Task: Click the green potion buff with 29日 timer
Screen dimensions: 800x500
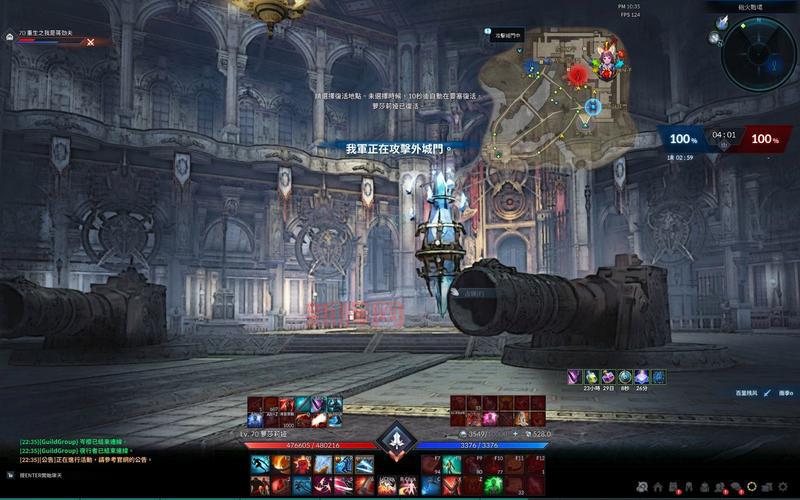Action: [592, 377]
